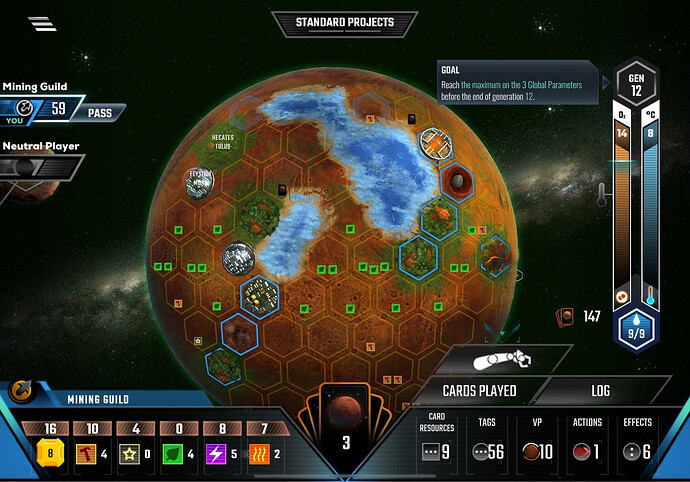Click the draw deck icon showing 147
690x482 pixels.
[x=563, y=317]
